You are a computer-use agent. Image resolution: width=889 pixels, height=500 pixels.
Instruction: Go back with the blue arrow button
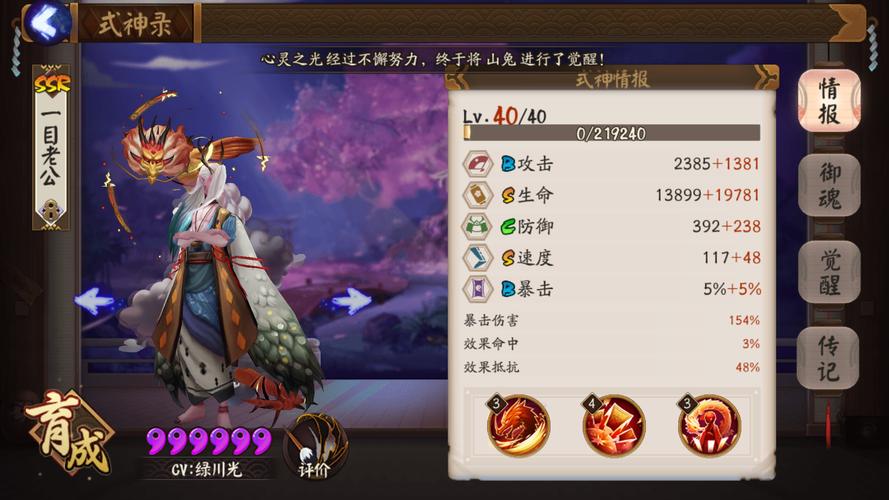tap(45, 21)
